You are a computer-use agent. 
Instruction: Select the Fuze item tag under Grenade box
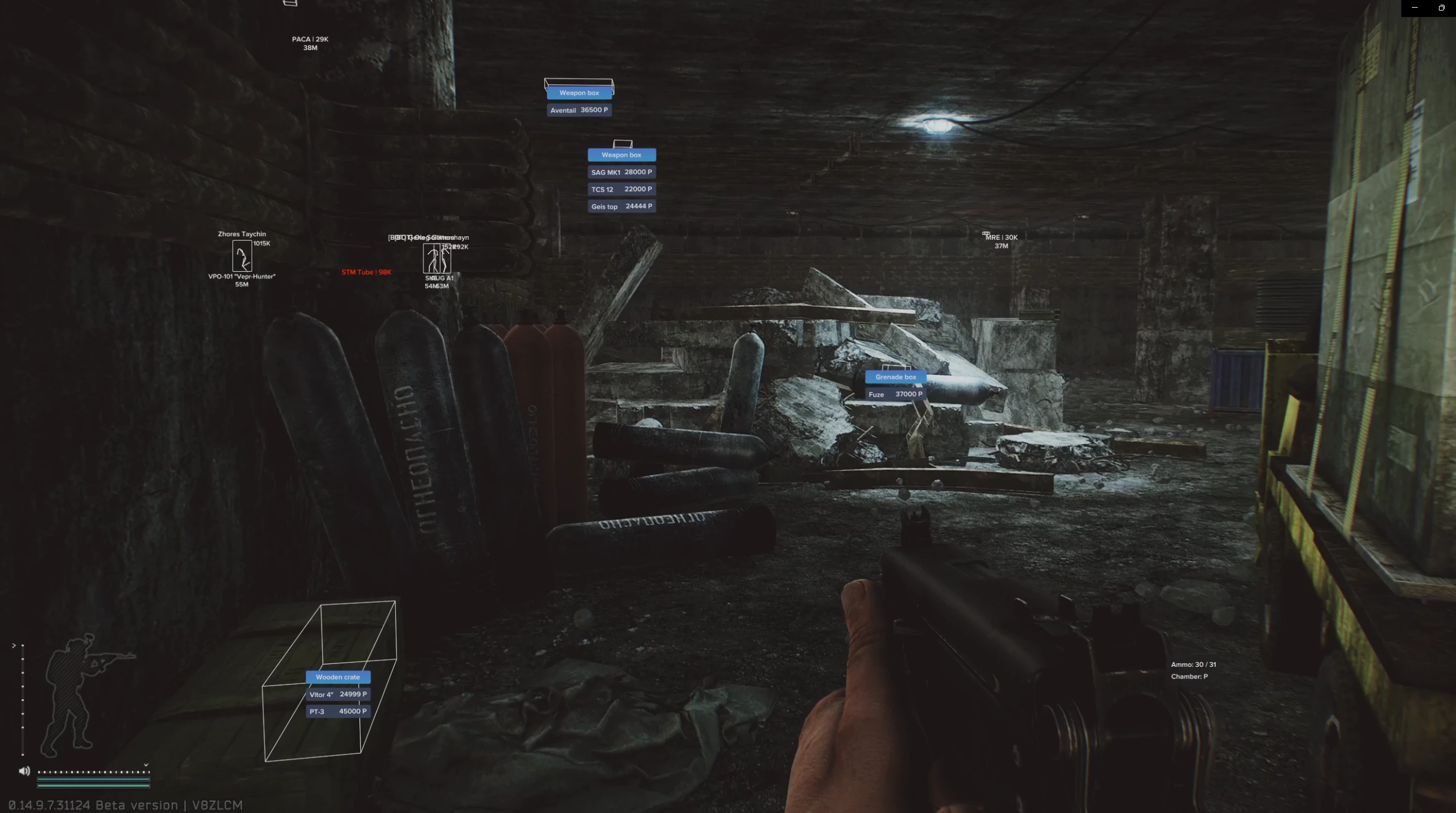coord(895,394)
